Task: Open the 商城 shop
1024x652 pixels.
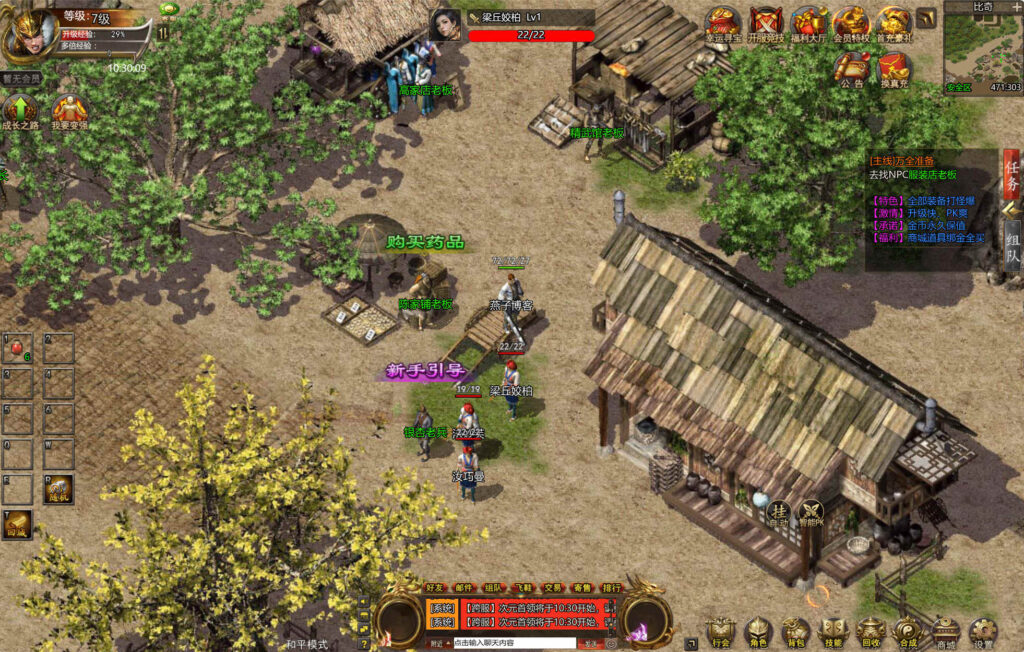Action: (945, 630)
